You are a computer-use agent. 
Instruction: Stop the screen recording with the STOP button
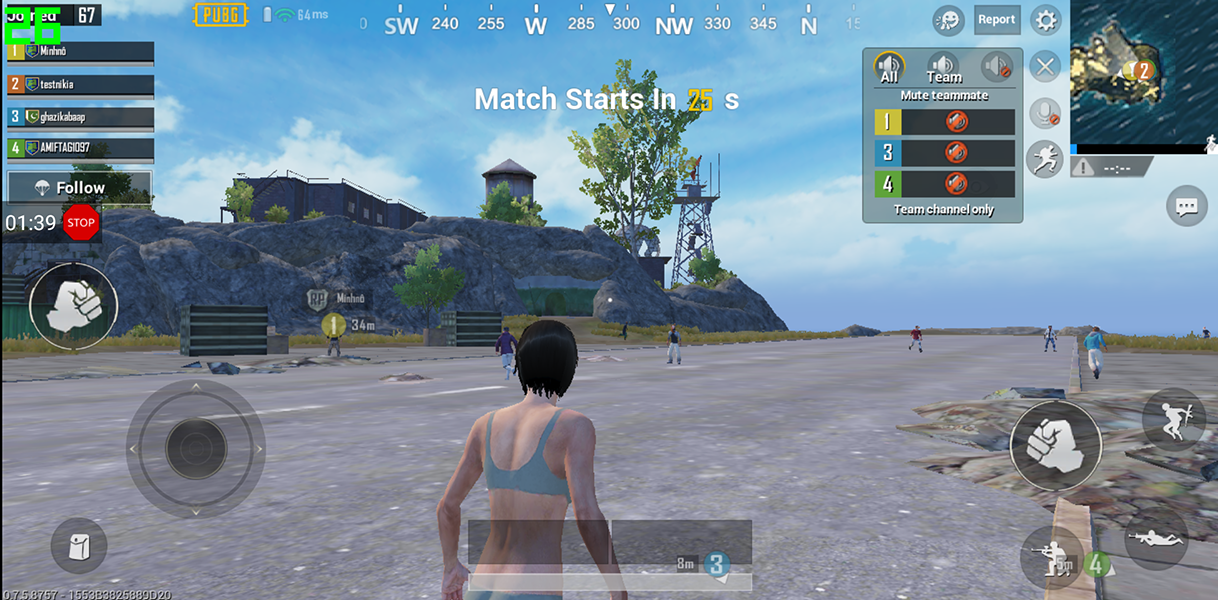(81, 222)
